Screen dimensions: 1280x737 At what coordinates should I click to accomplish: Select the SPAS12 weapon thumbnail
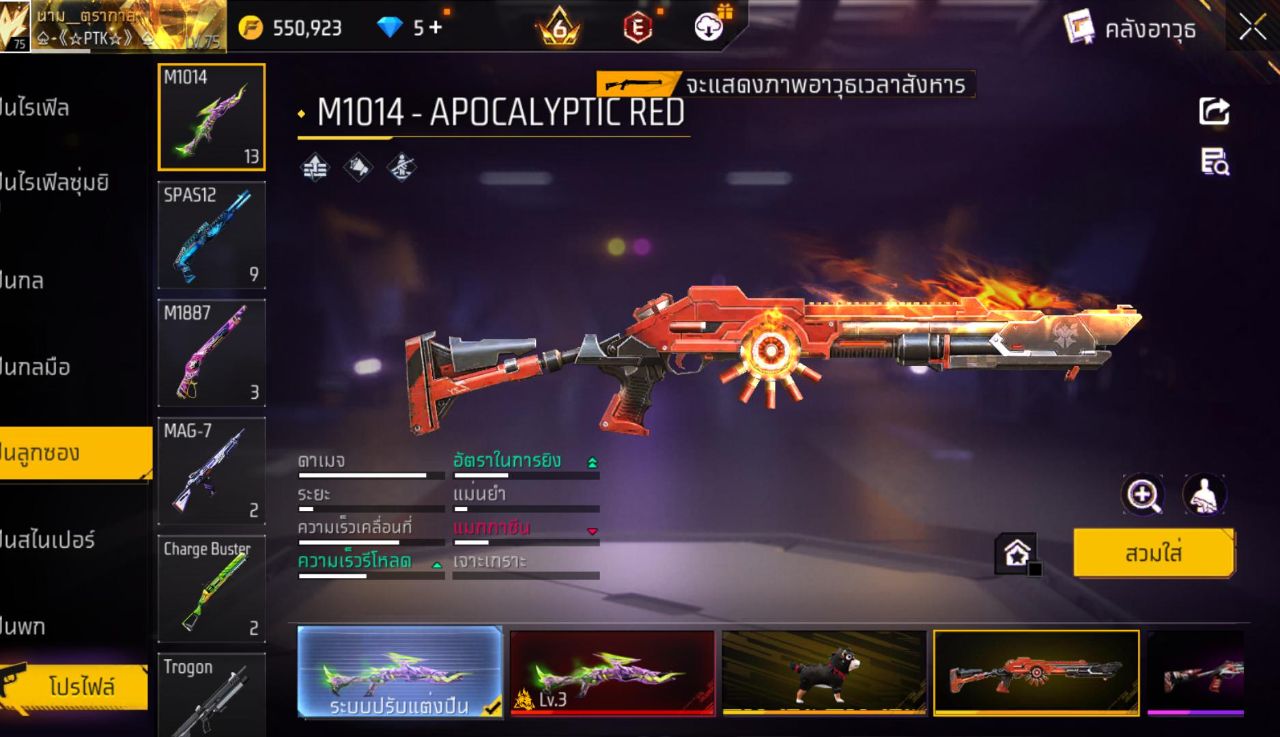211,236
